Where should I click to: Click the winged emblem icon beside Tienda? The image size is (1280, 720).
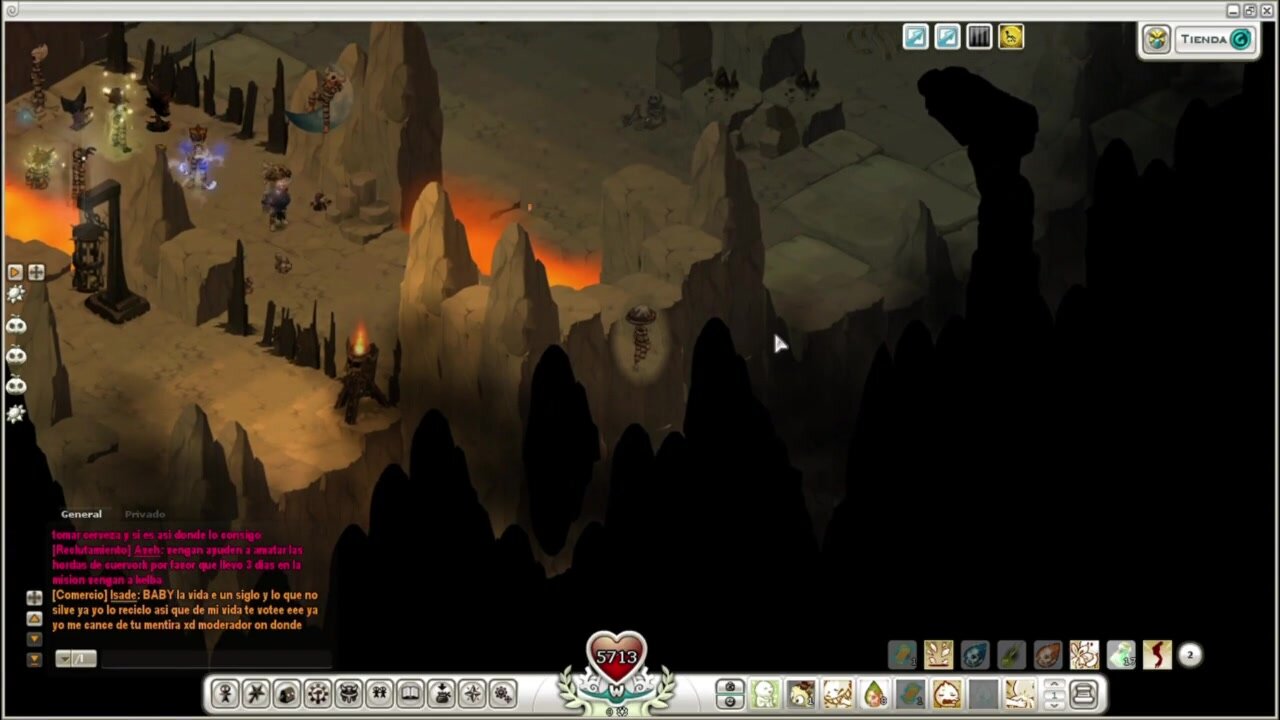[1157, 40]
